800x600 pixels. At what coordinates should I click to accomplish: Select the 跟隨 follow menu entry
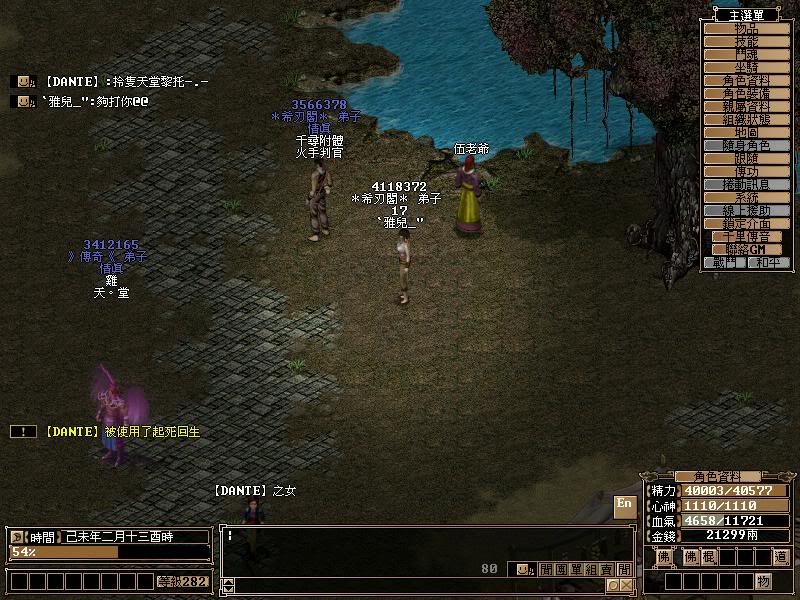[x=747, y=158]
